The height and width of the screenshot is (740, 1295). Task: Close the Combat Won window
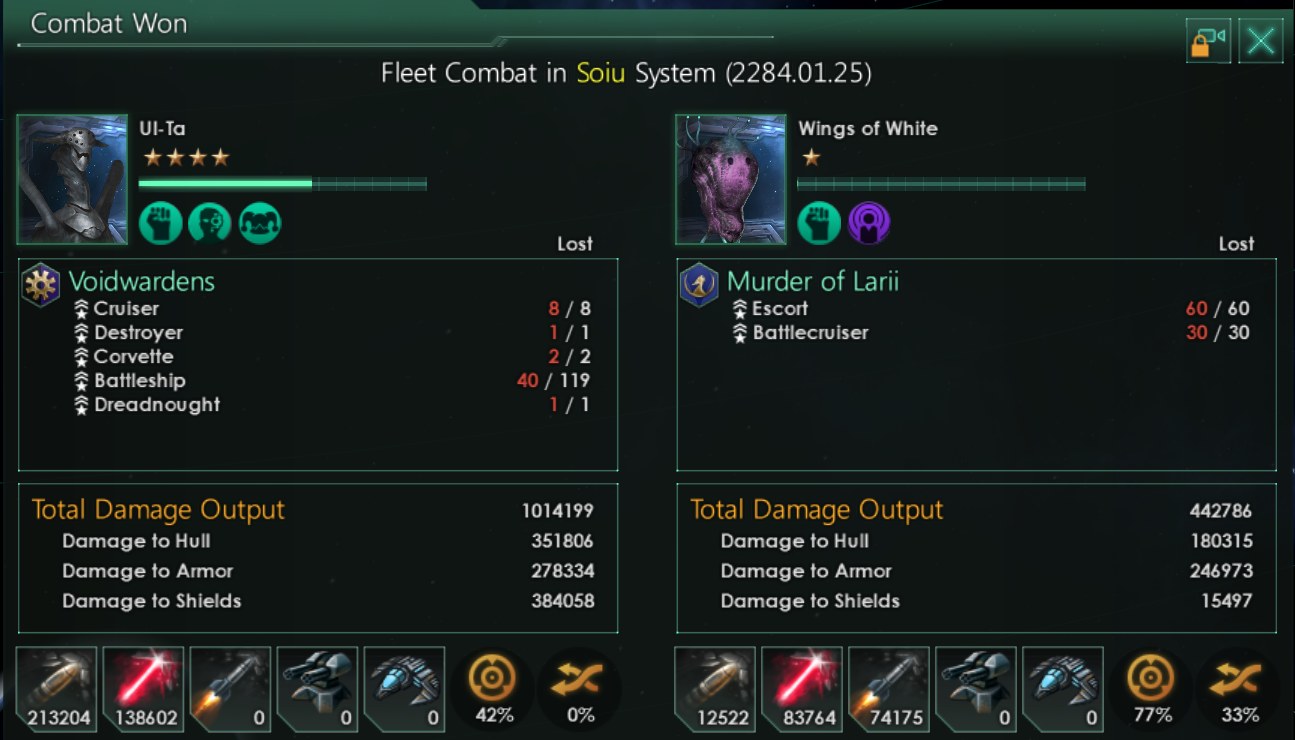pyautogui.click(x=1261, y=41)
